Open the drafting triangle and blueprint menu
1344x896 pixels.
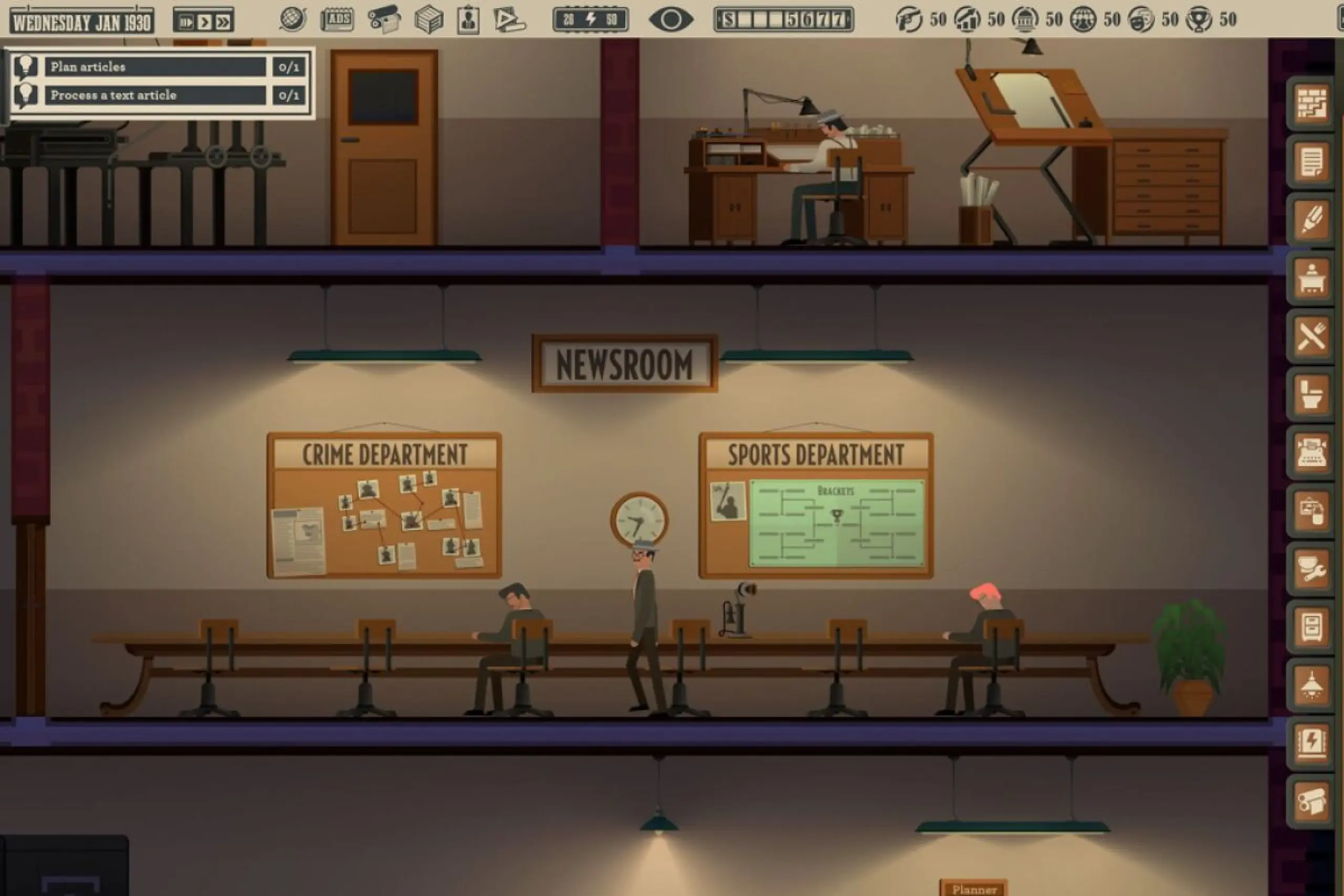point(509,20)
